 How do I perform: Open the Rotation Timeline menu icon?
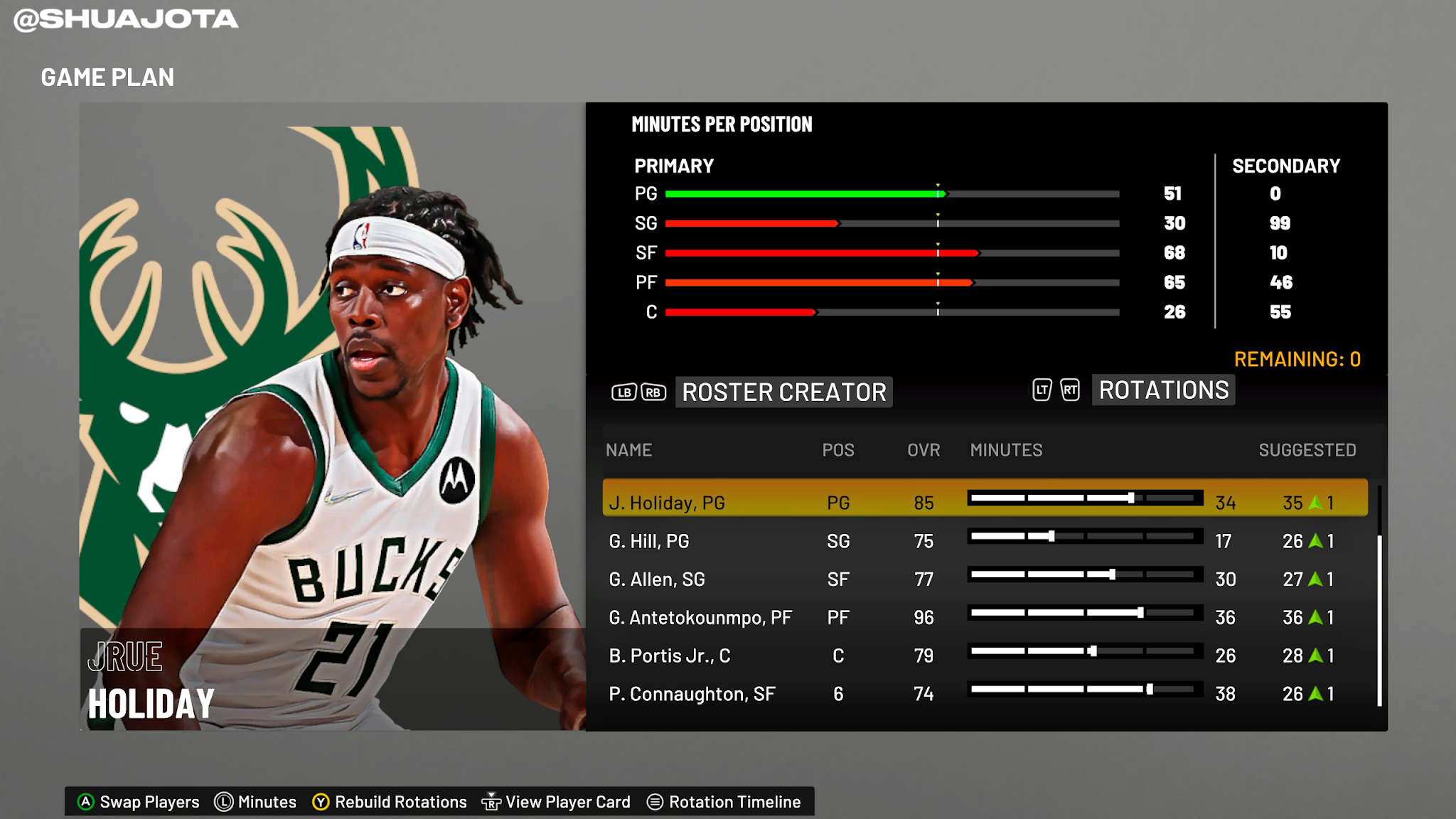point(654,802)
